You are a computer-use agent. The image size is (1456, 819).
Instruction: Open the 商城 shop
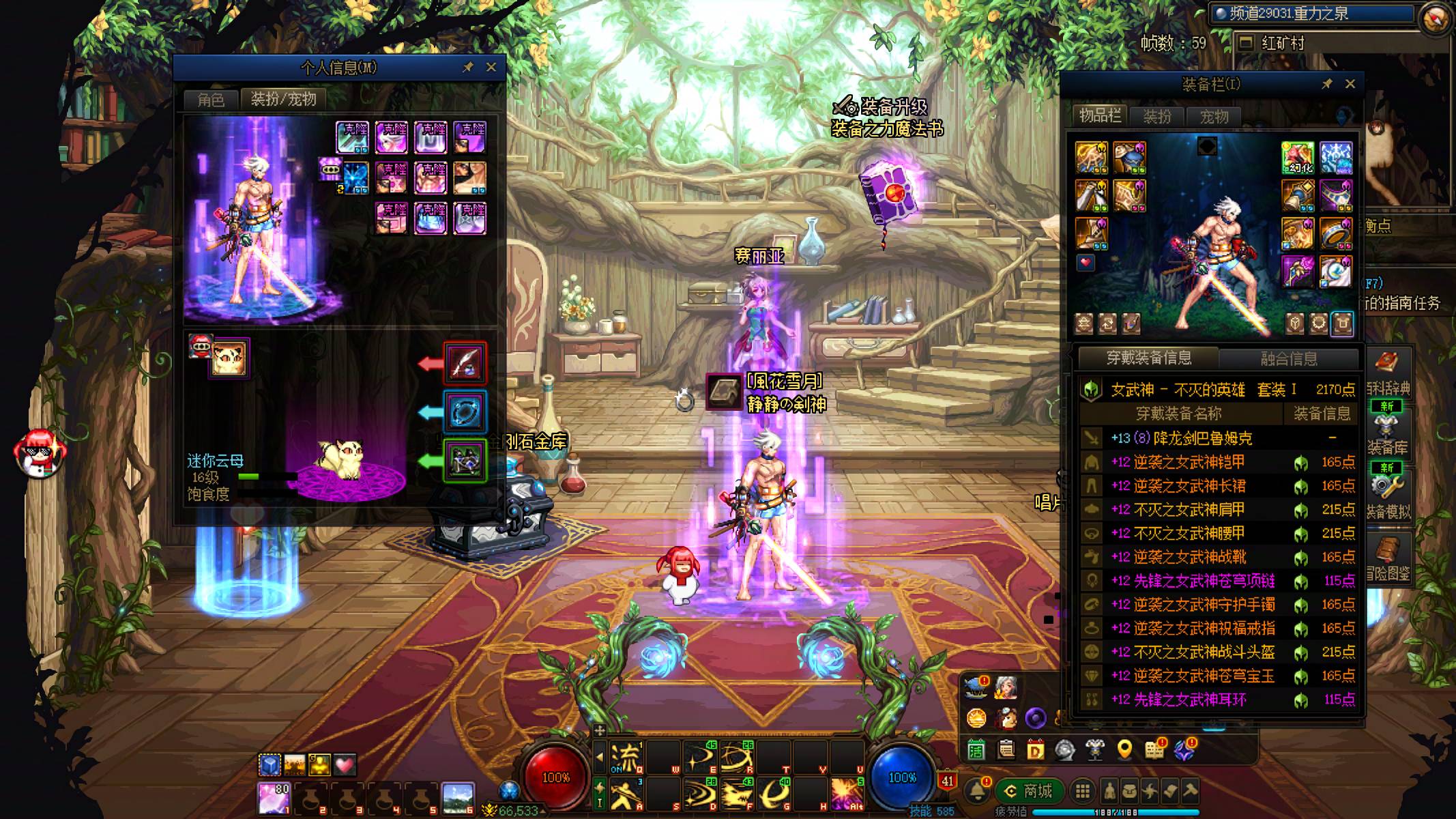point(1029,791)
